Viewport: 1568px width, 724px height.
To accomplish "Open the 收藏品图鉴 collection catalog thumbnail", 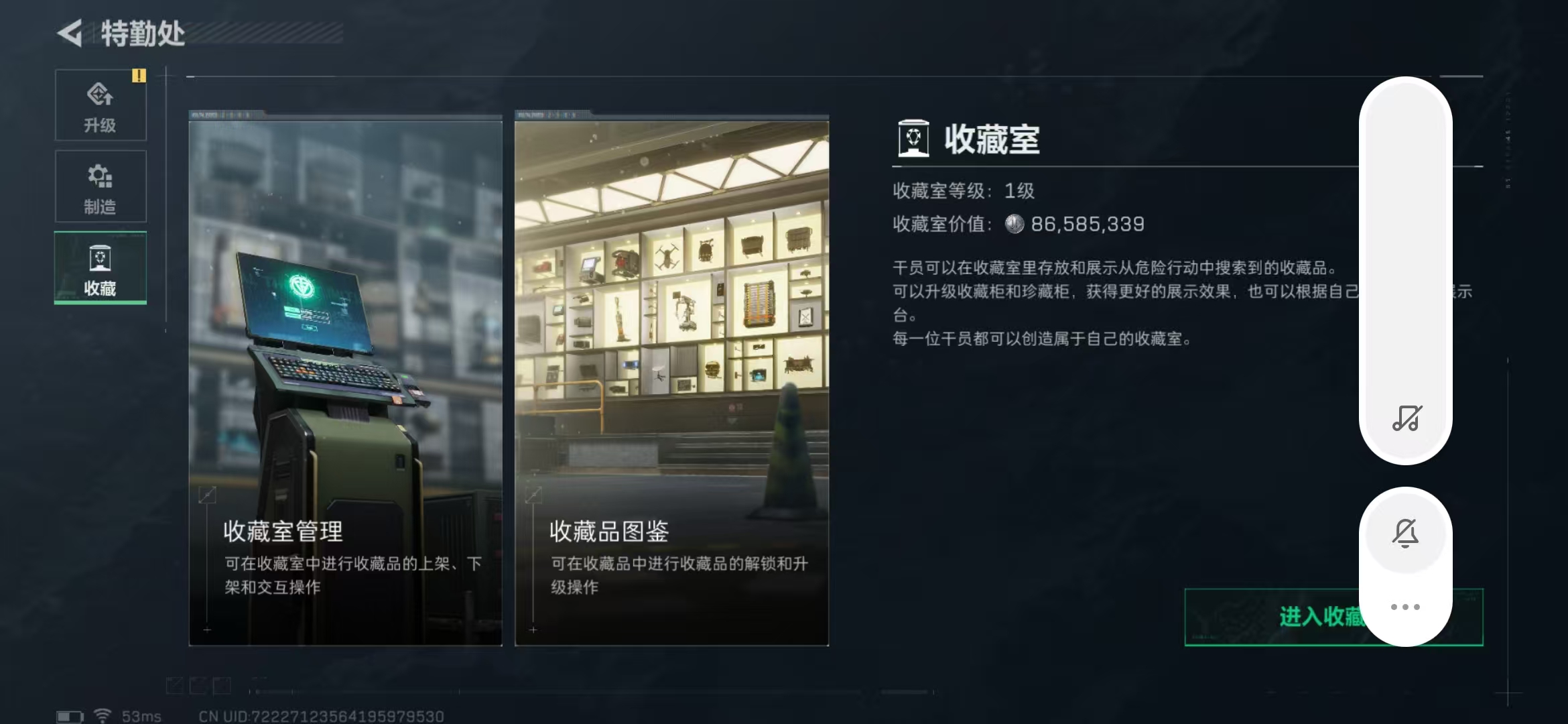I will (670, 375).
